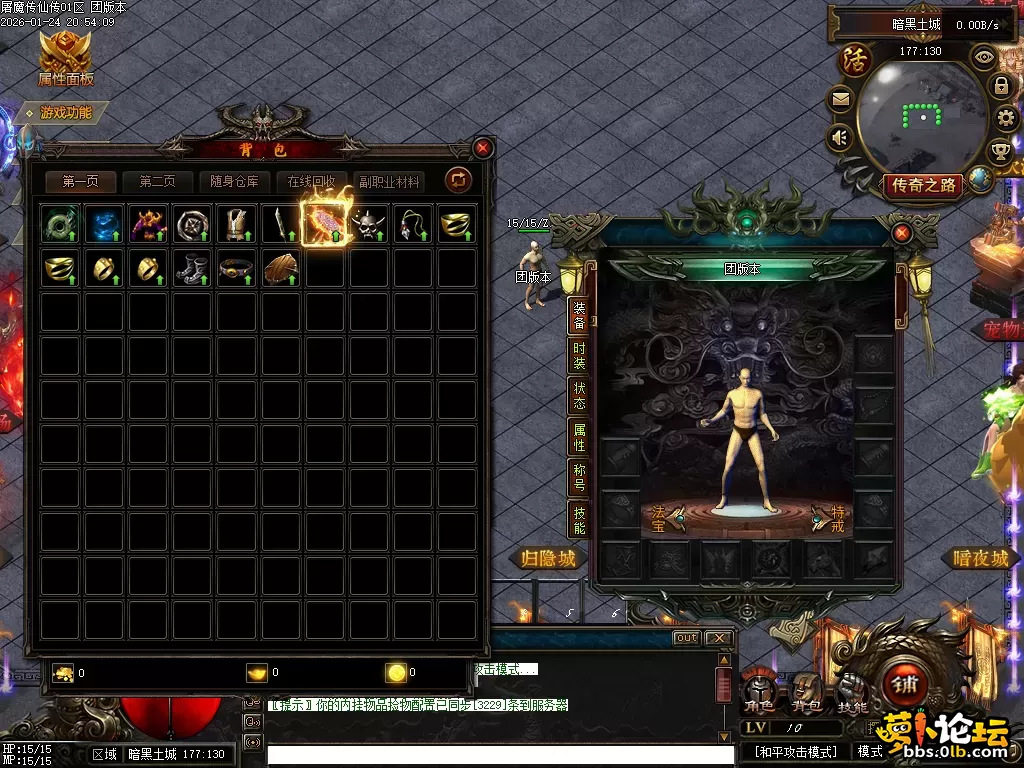Open the 在线回收 online recycle tab
This screenshot has height=768, width=1024.
311,182
